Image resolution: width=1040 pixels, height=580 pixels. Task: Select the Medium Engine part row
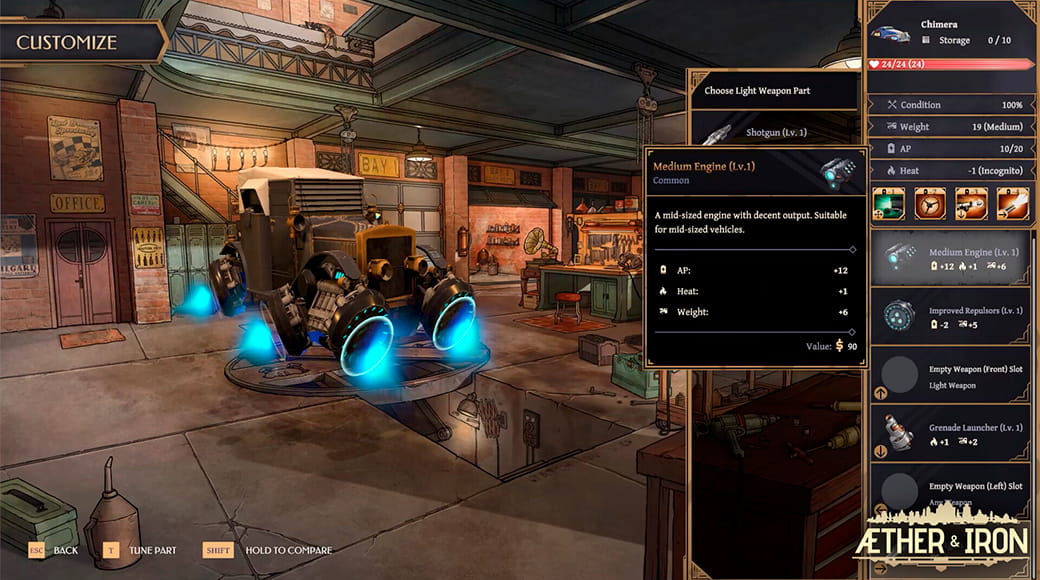click(950, 258)
